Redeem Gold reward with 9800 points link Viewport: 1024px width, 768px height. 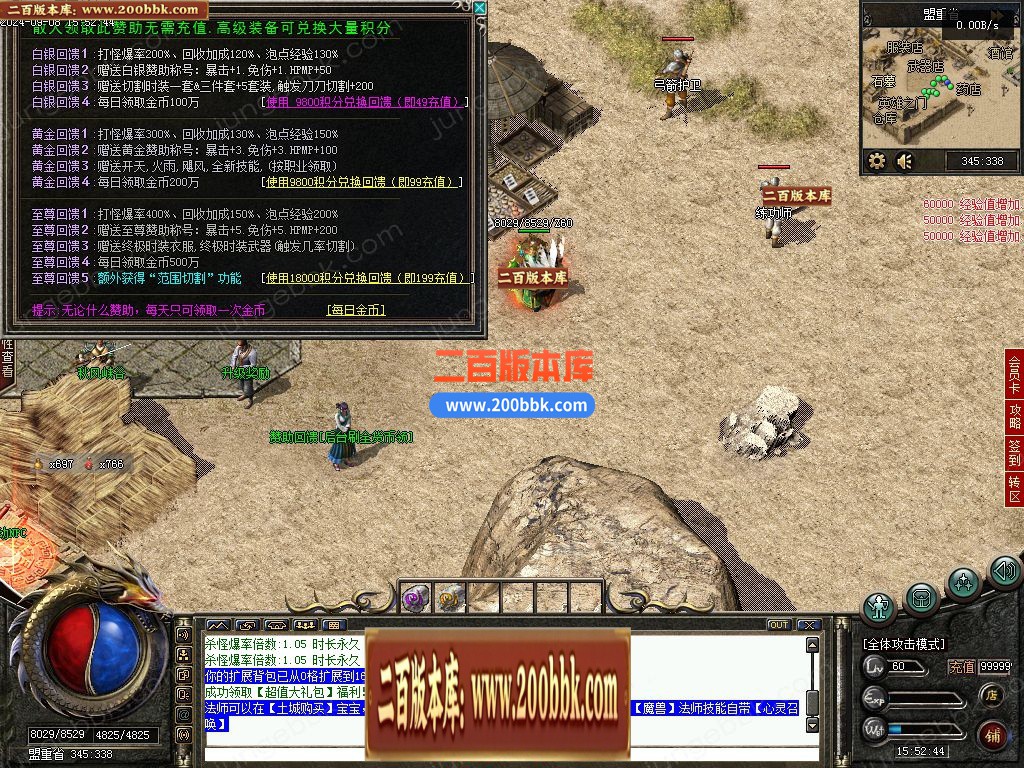tap(362, 183)
